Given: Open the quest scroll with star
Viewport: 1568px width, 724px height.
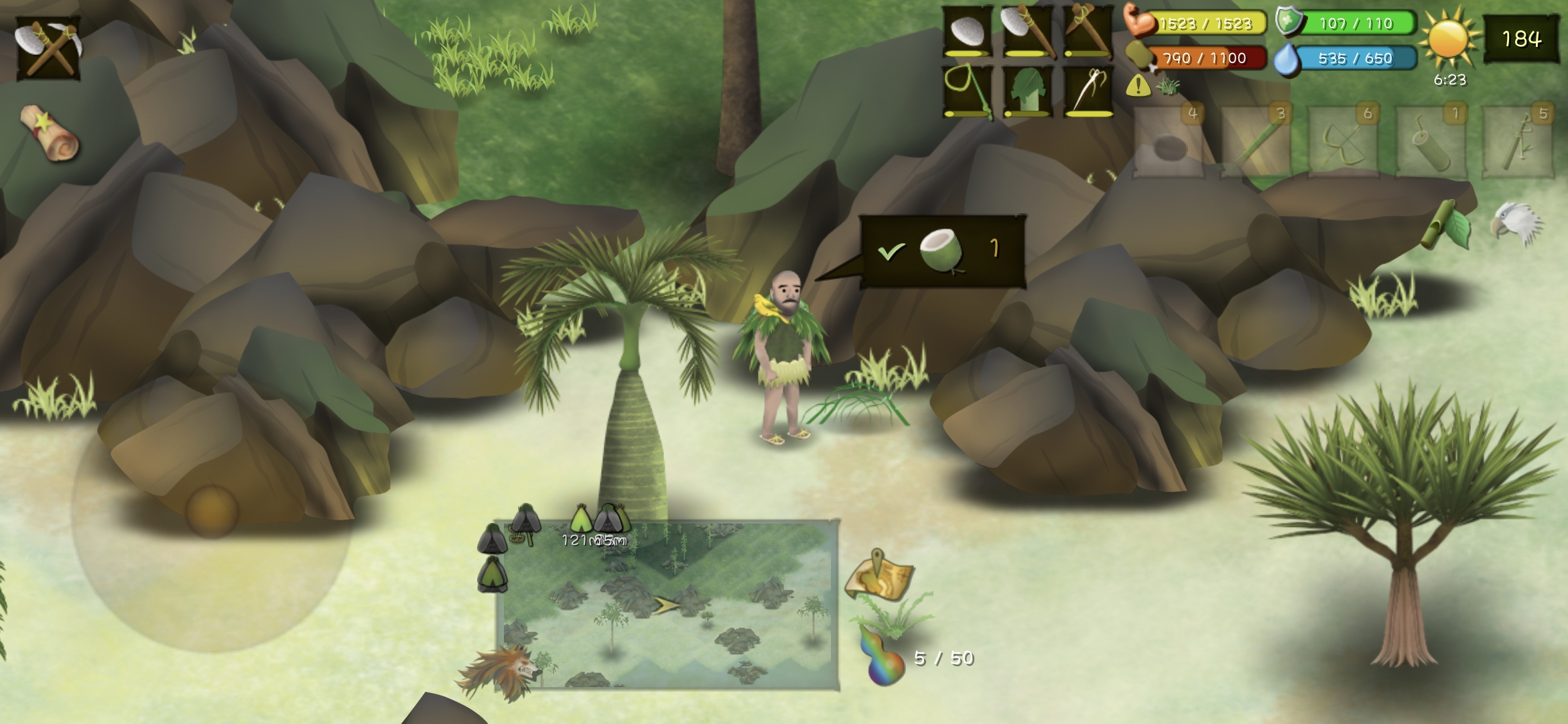Looking at the screenshot, I should pos(50,133).
